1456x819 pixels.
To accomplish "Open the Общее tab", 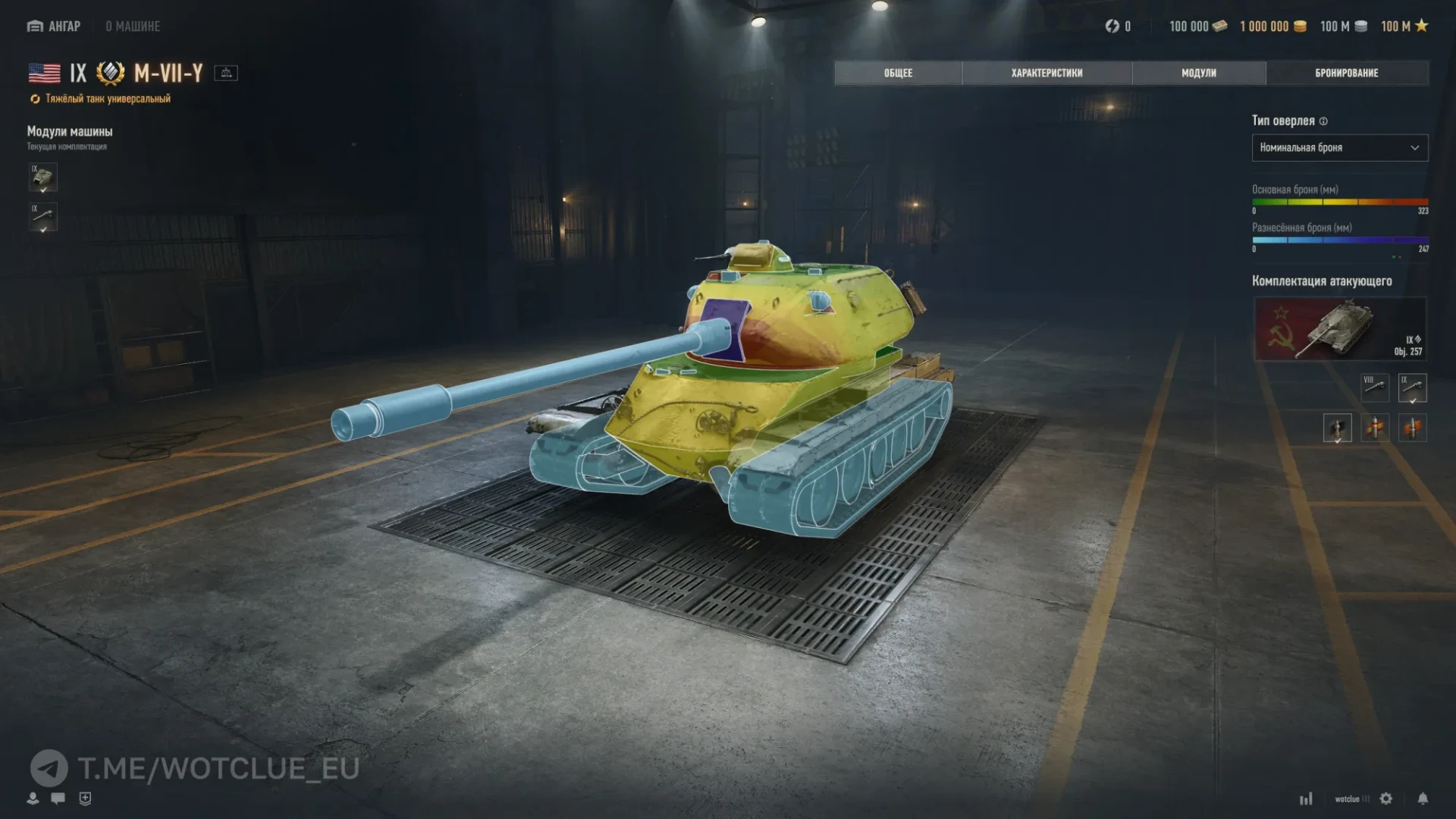I will (x=898, y=73).
